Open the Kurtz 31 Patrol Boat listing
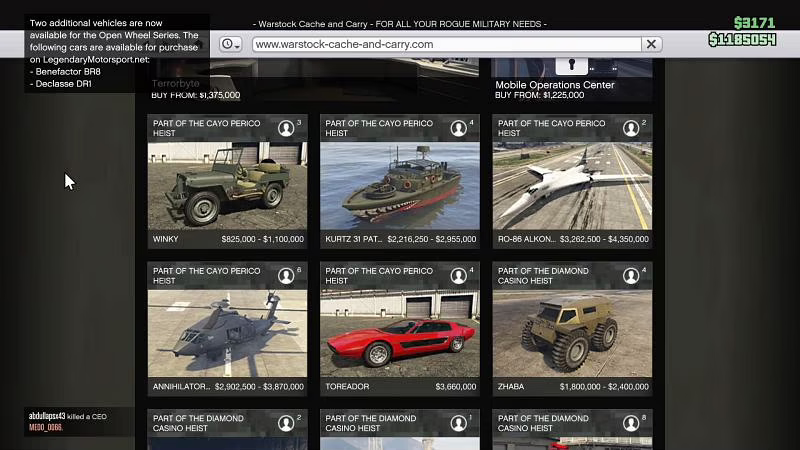 (x=399, y=184)
